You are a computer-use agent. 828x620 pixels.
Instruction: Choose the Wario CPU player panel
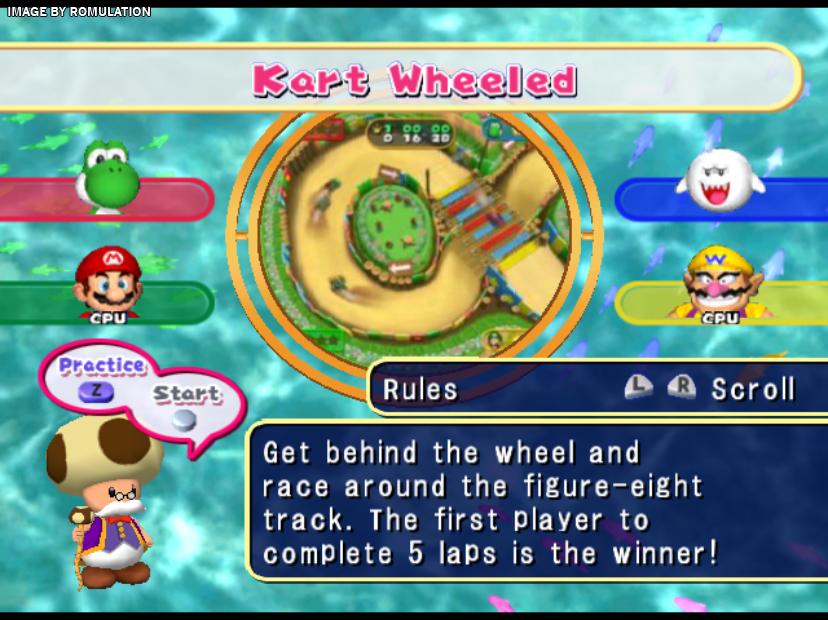720,300
